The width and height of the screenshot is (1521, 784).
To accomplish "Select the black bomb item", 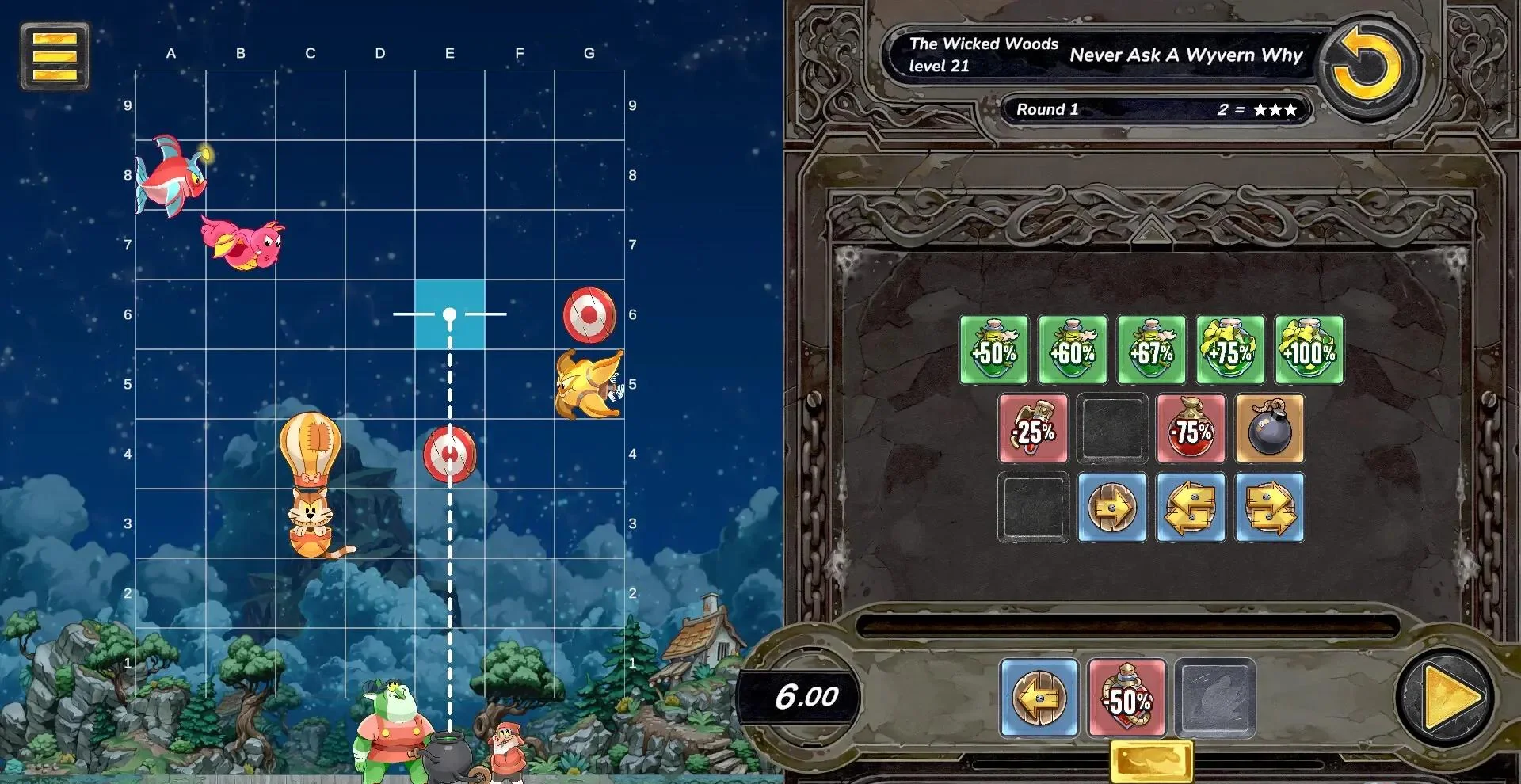I will click(x=1269, y=428).
